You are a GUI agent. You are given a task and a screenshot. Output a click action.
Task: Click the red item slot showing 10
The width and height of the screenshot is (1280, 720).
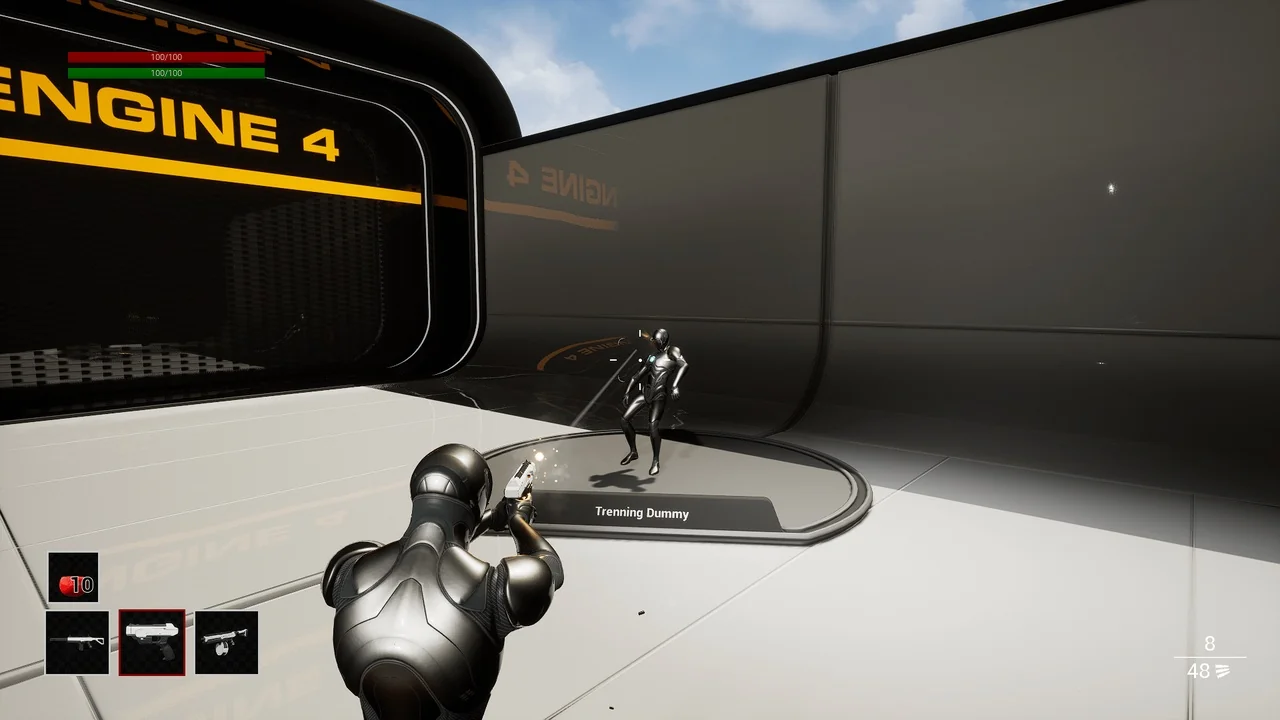tap(74, 578)
